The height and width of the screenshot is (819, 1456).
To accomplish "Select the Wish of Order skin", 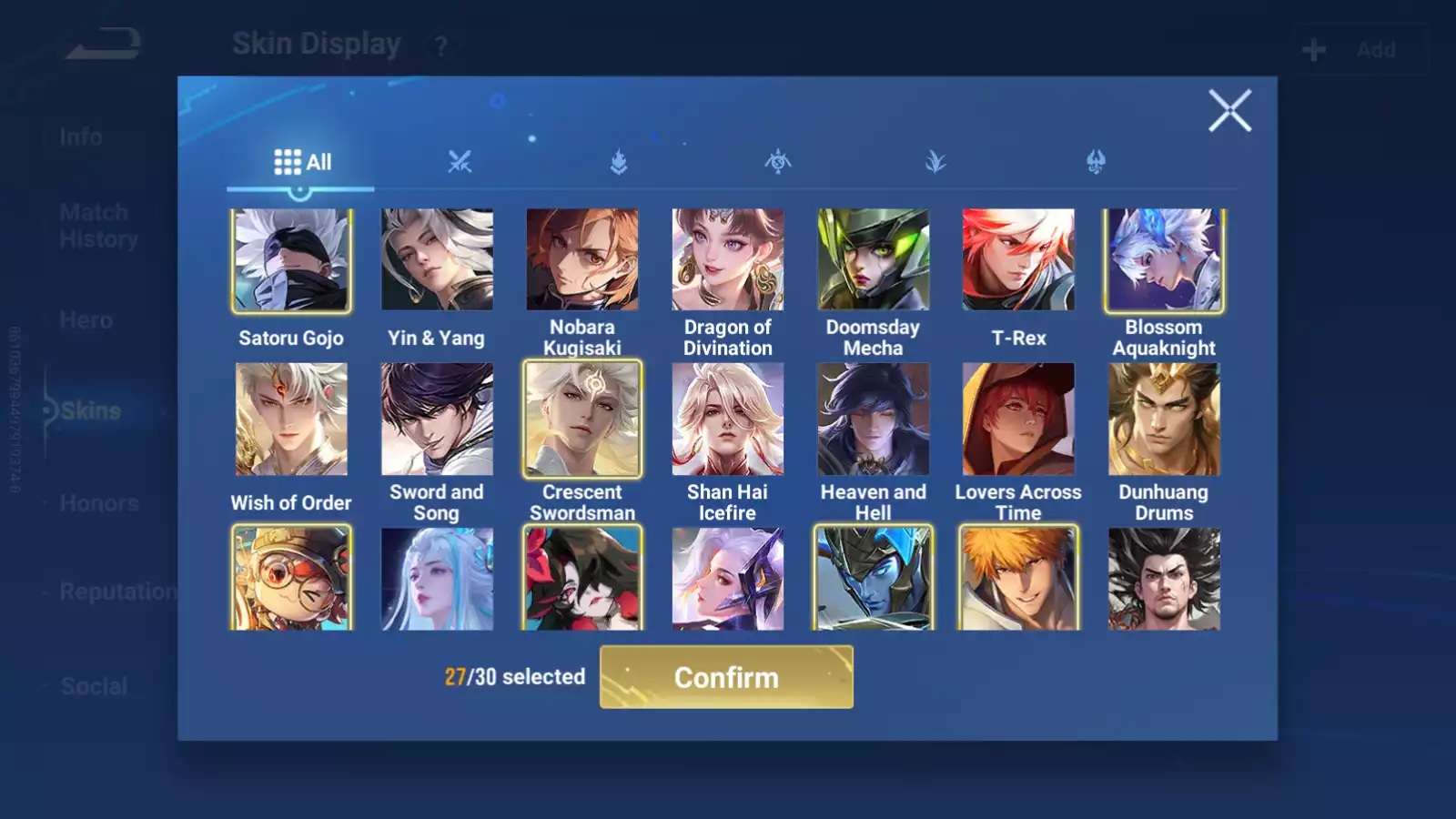I will click(x=291, y=420).
